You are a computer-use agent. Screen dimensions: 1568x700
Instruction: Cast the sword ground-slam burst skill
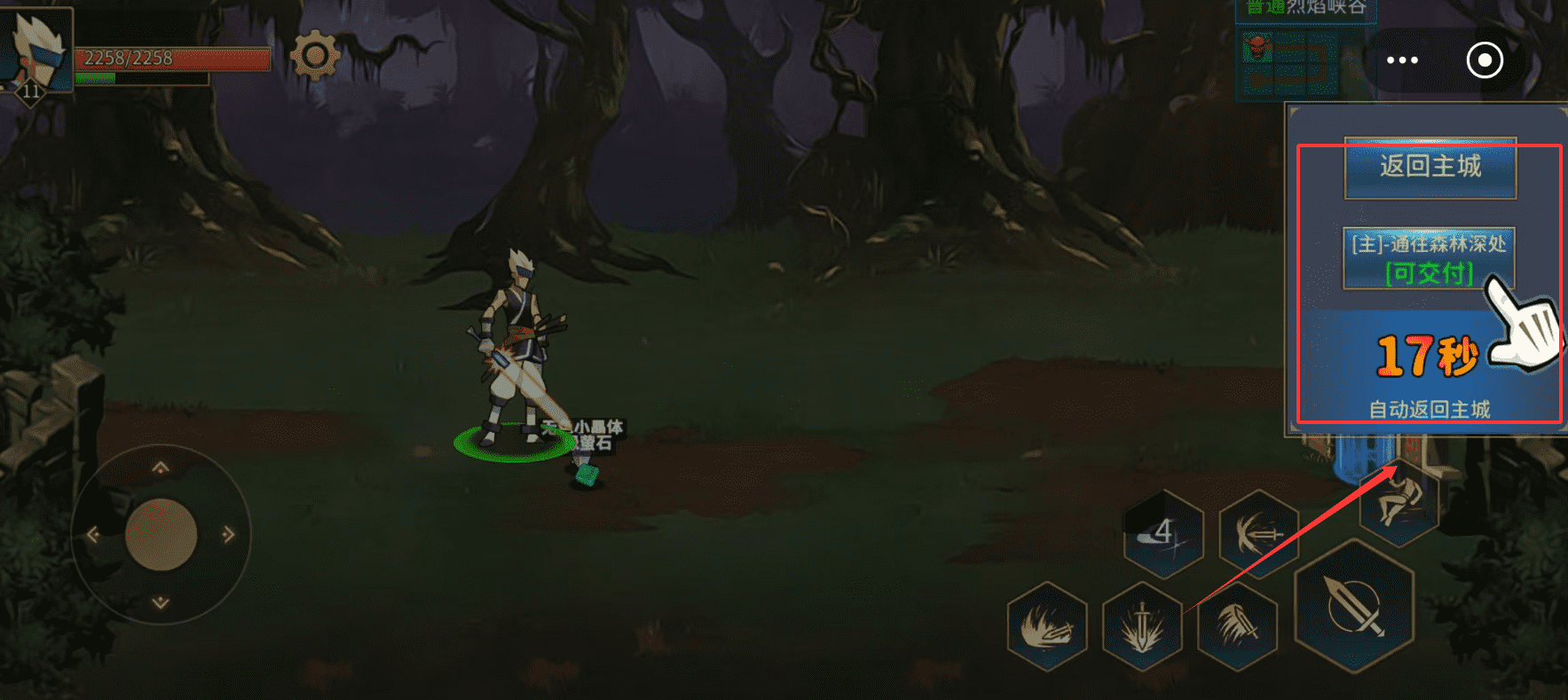[1142, 626]
